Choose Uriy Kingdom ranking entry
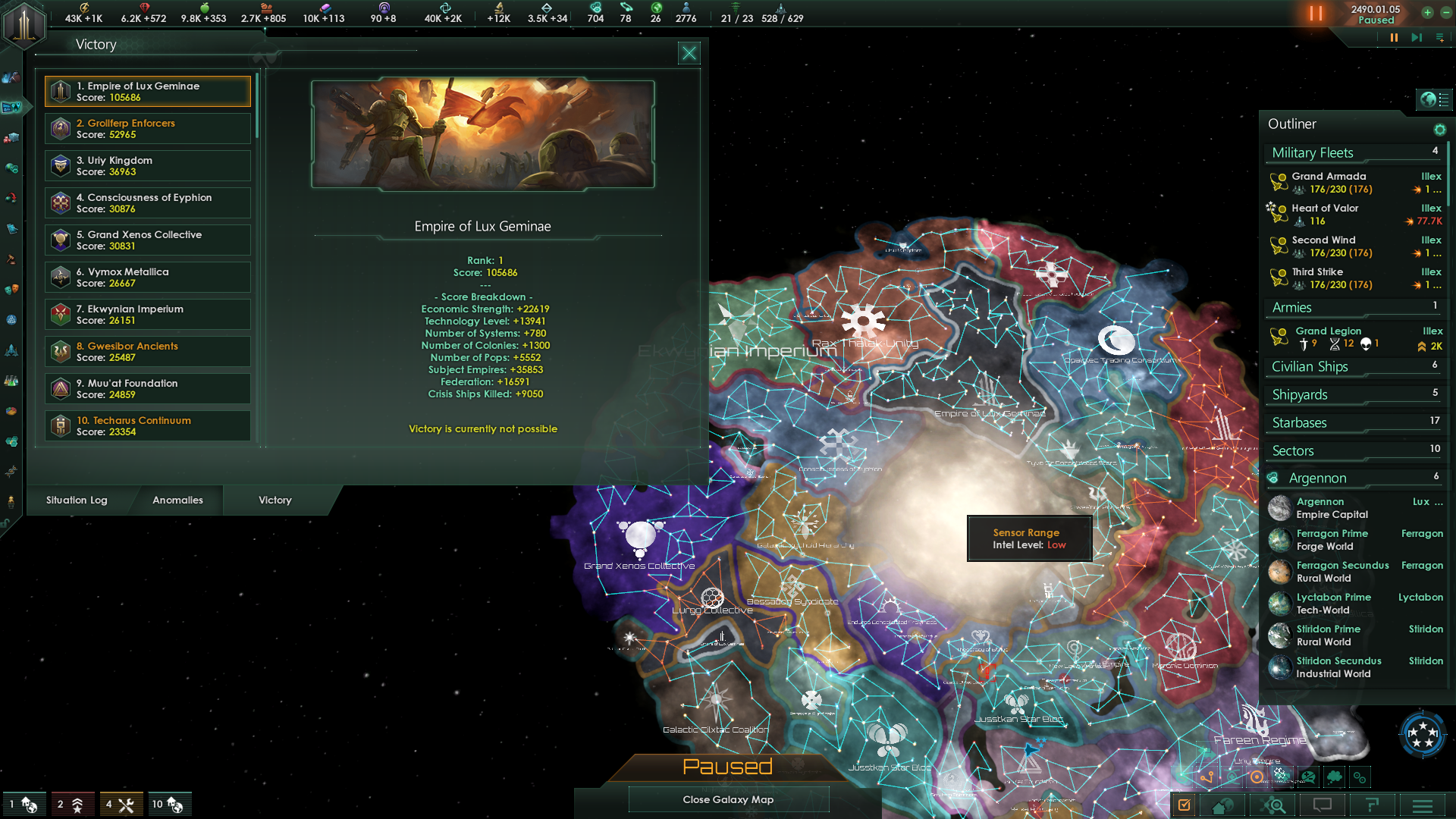Viewport: 1456px width, 819px height. point(148,166)
